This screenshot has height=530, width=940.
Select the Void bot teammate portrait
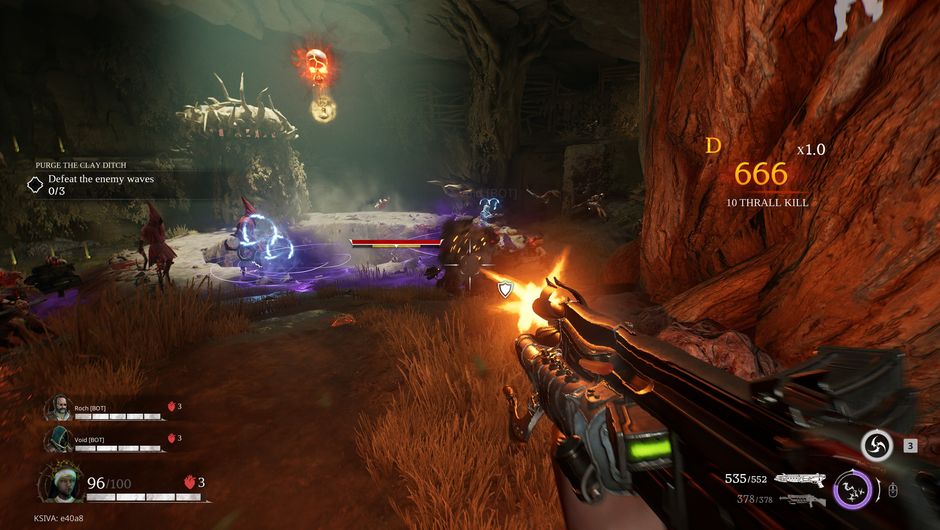pyautogui.click(x=57, y=439)
